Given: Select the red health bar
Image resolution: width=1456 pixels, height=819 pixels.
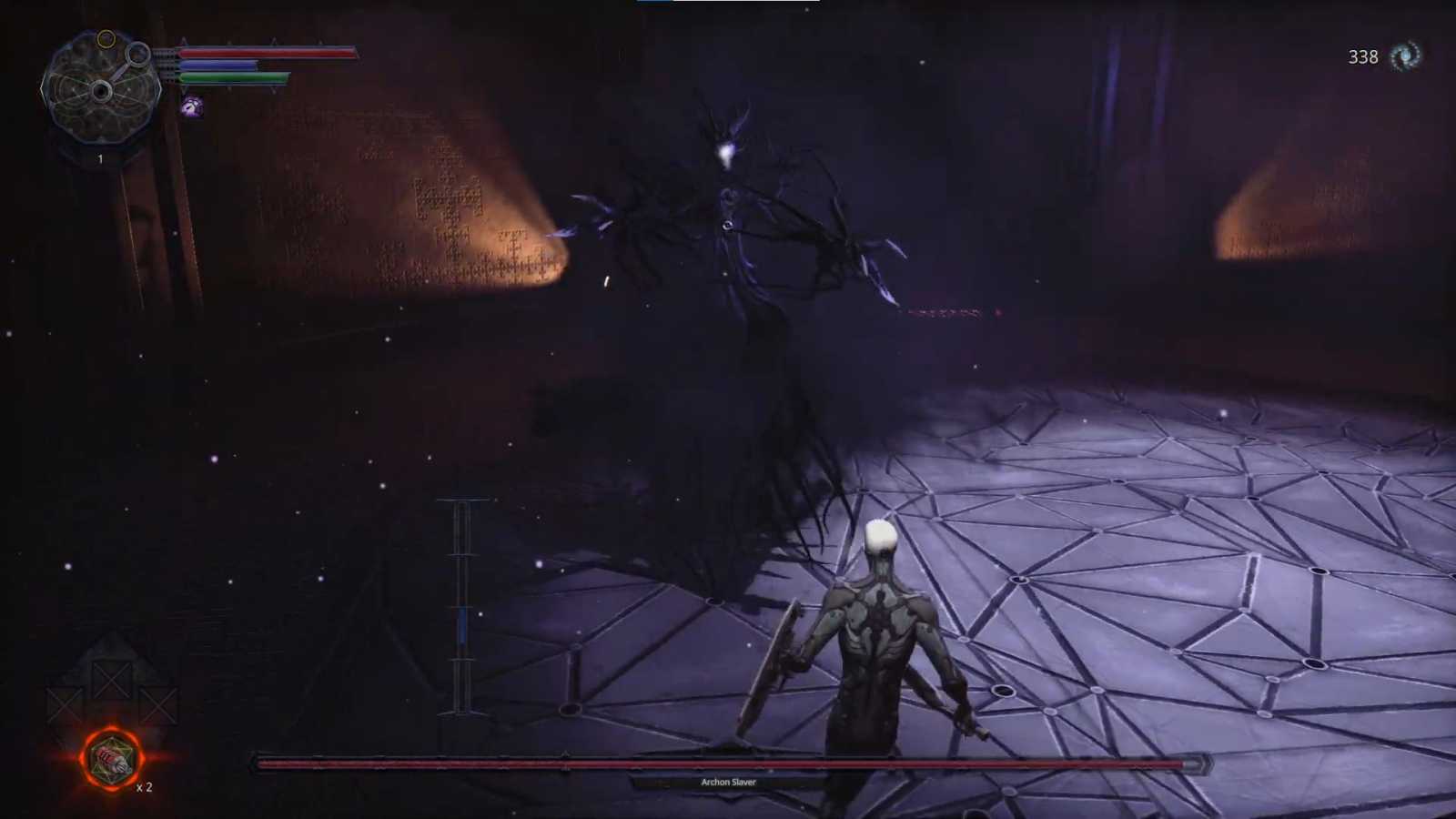Looking at the screenshot, I should pyautogui.click(x=268, y=54).
